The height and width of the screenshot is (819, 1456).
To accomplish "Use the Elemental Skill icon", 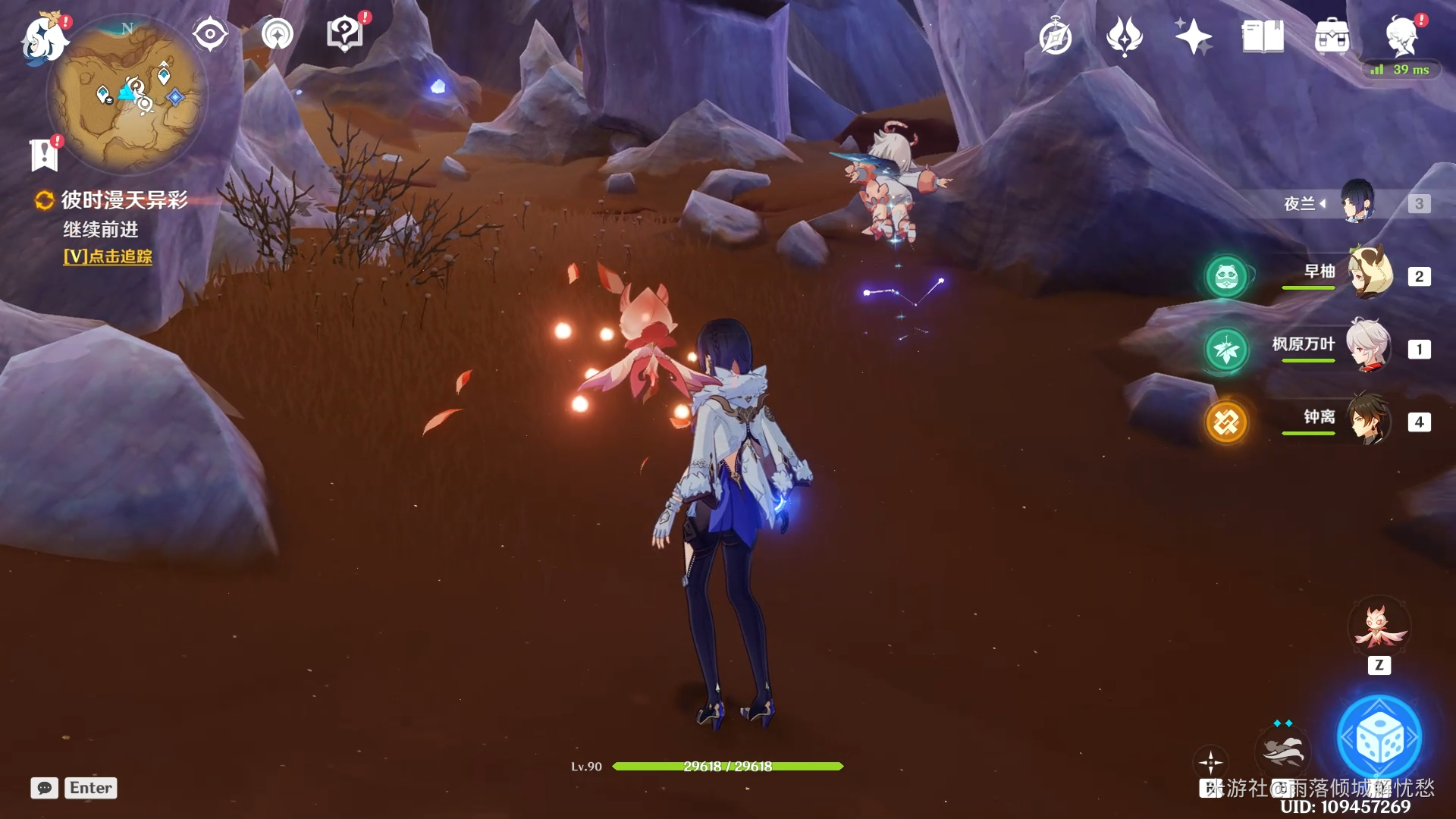I will (1282, 752).
